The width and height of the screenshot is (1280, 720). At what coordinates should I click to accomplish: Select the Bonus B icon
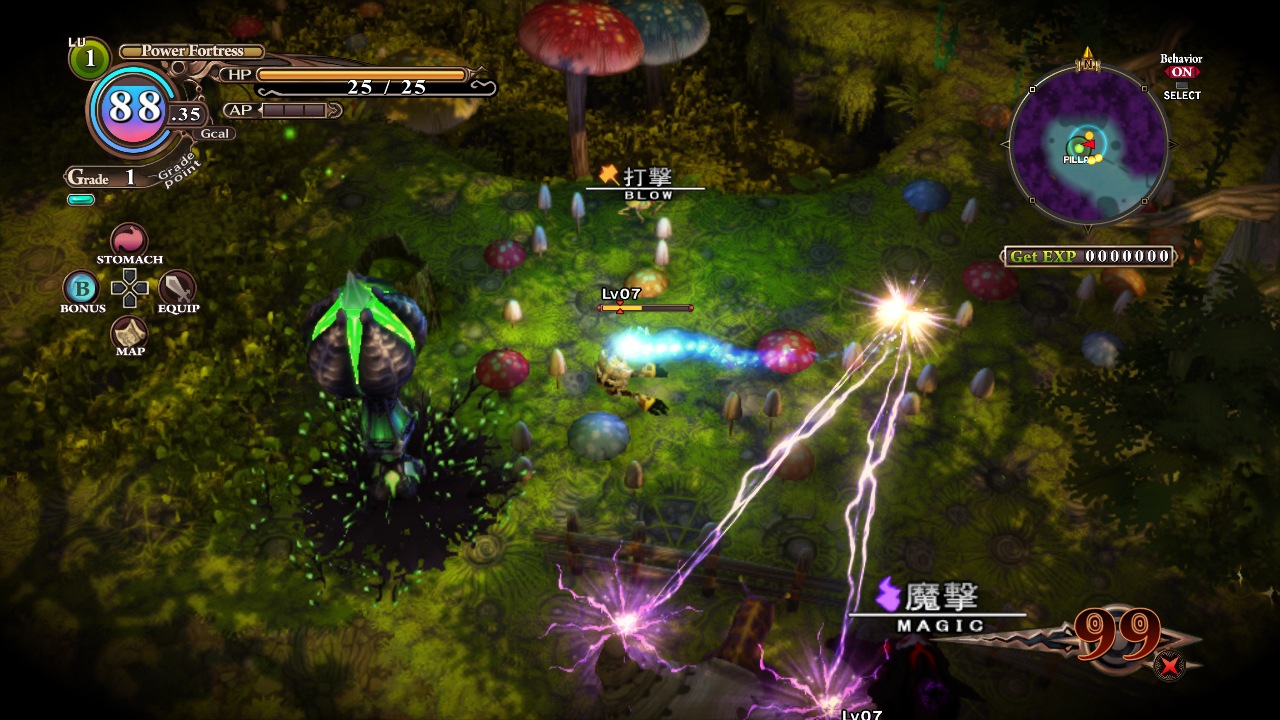coord(82,289)
